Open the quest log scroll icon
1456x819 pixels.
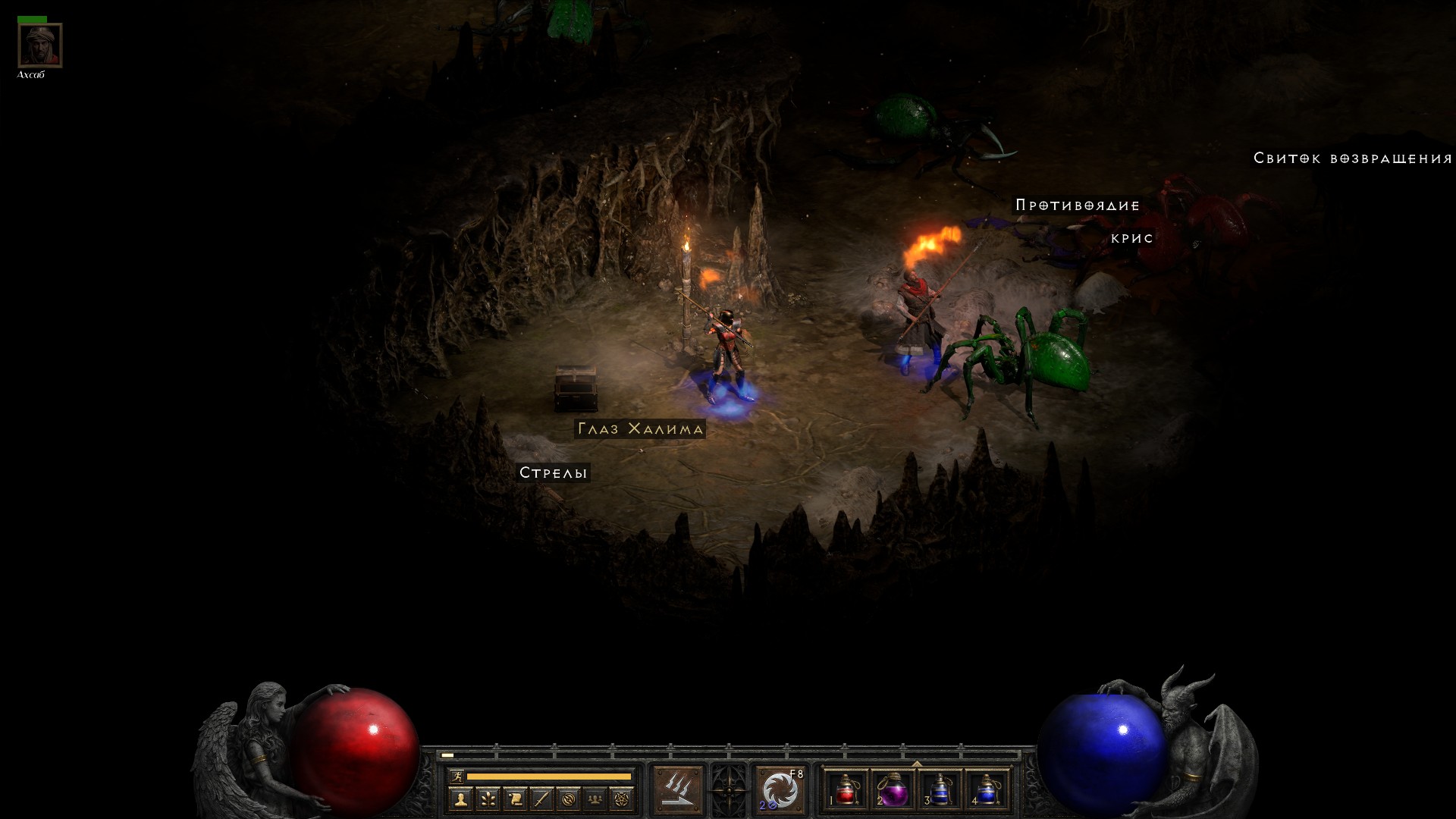[515, 799]
